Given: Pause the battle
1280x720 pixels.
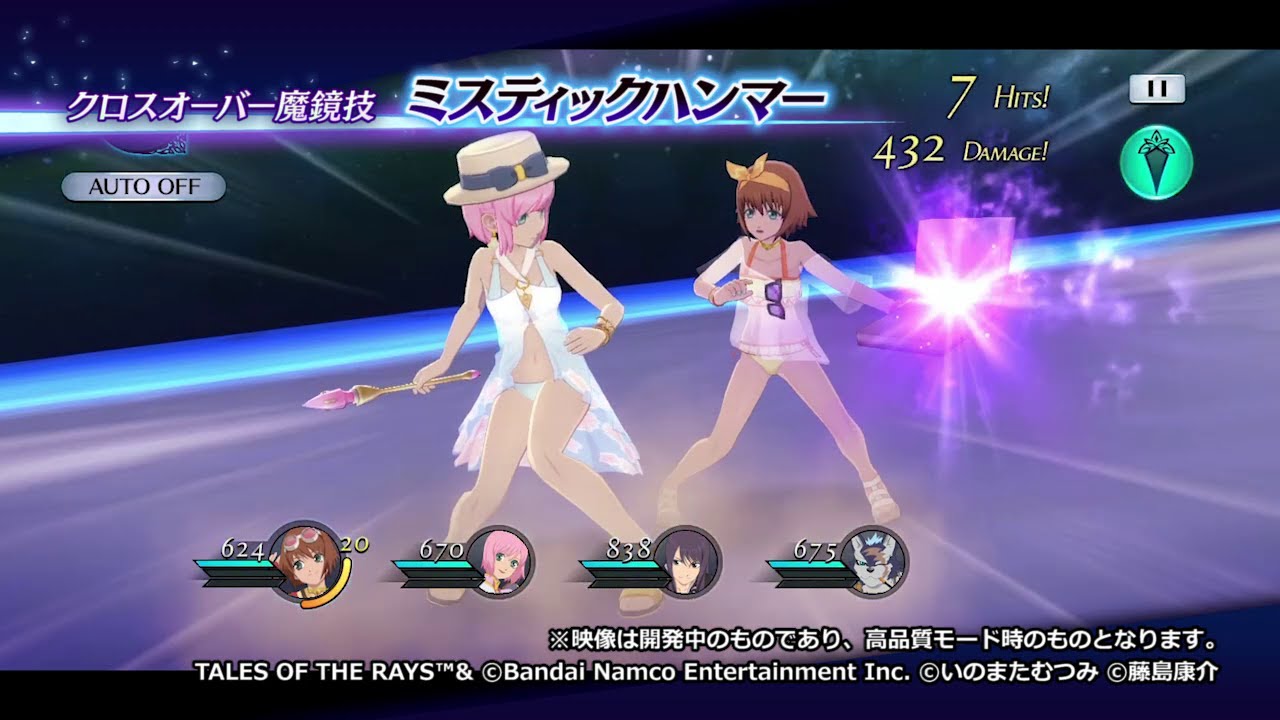Looking at the screenshot, I should pos(1157,89).
